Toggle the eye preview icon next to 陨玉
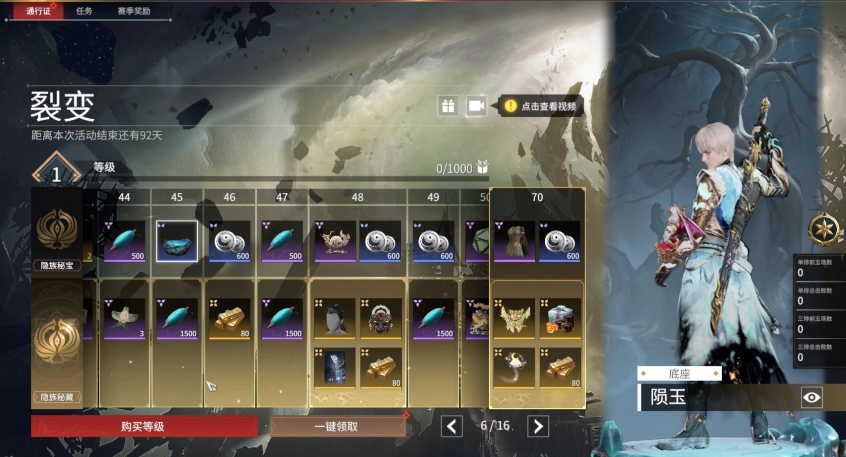Viewport: 846px width, 457px height. [x=812, y=398]
